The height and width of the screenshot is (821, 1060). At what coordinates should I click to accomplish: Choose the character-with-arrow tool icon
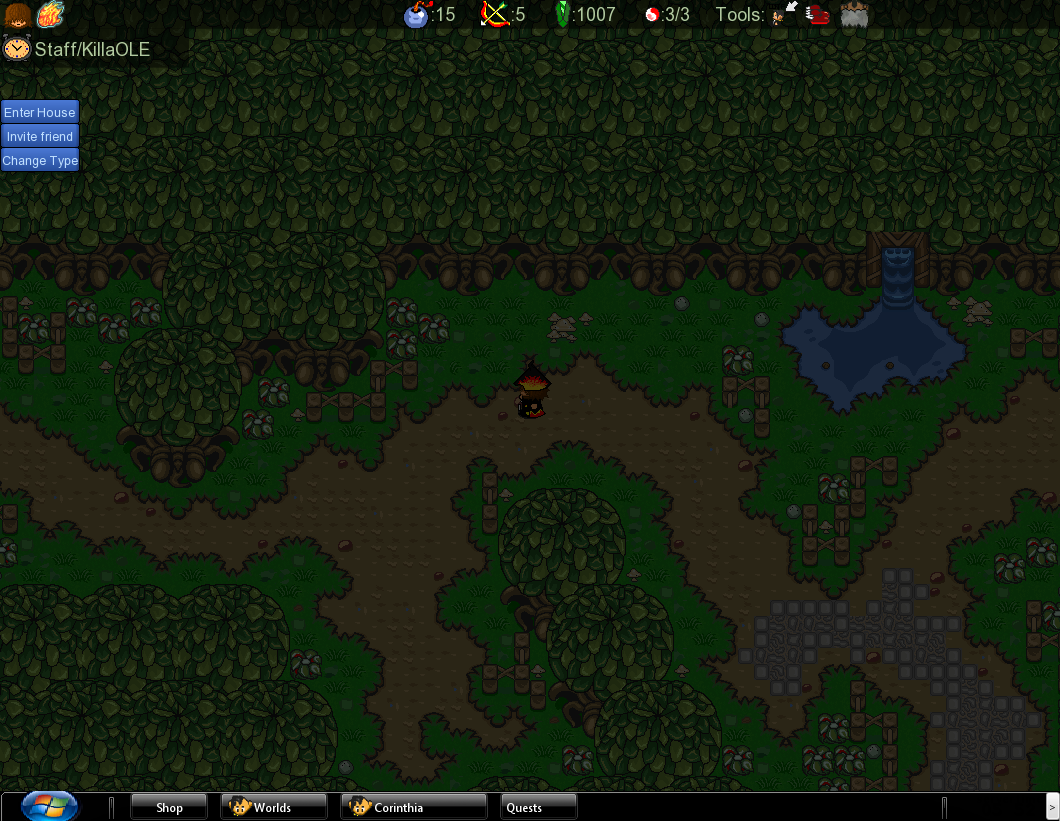786,14
